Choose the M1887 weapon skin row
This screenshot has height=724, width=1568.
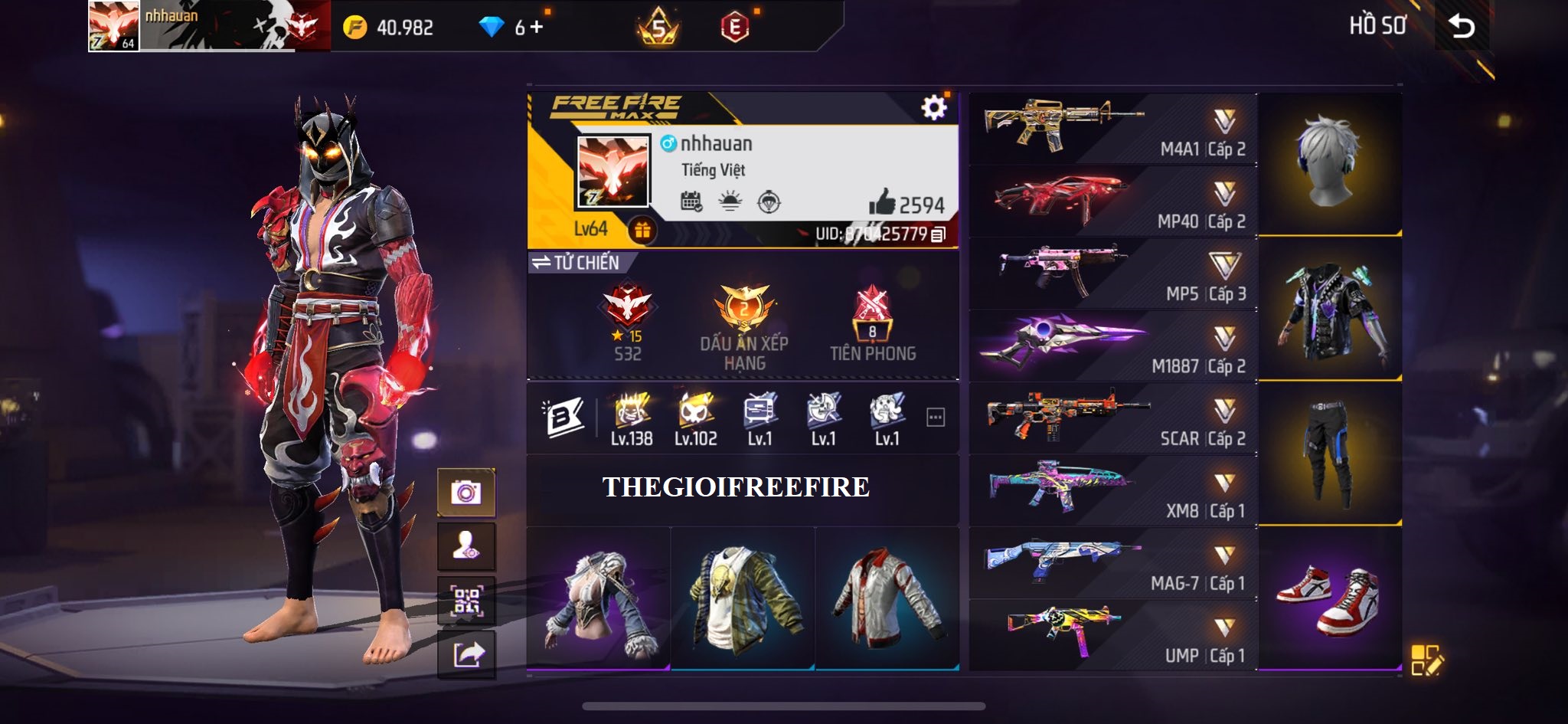click(1112, 346)
